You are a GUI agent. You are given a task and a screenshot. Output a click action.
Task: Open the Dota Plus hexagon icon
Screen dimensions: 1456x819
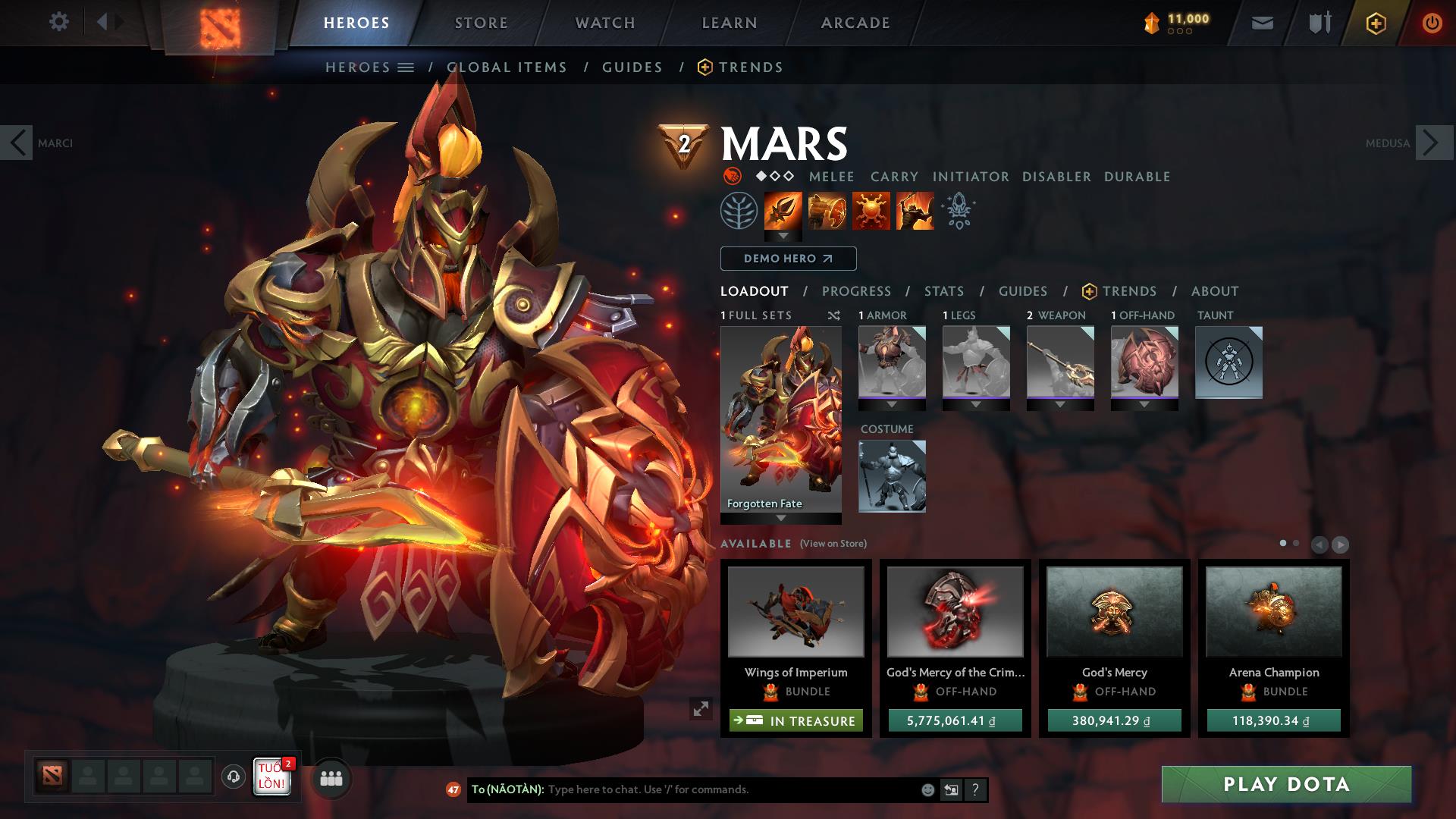pos(1376,23)
